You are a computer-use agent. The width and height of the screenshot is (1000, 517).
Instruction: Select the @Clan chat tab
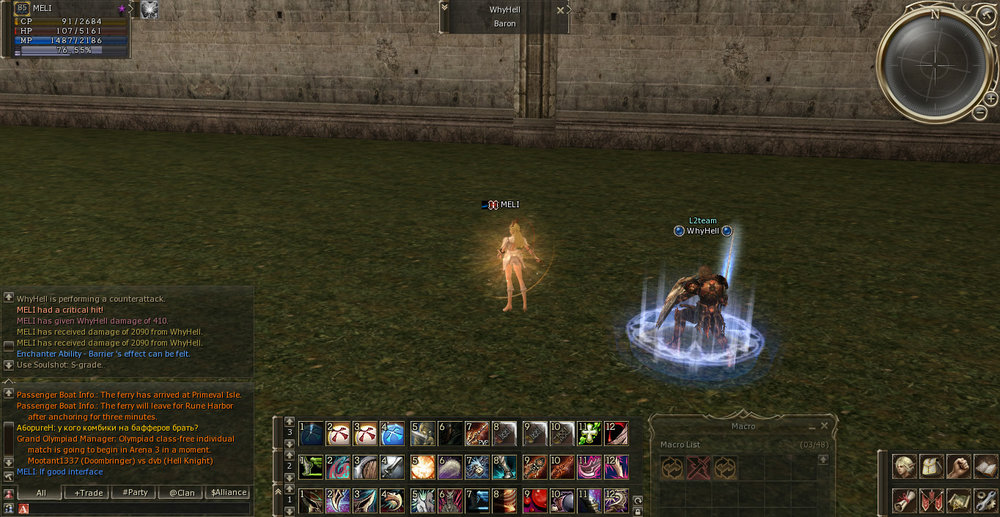(x=181, y=492)
